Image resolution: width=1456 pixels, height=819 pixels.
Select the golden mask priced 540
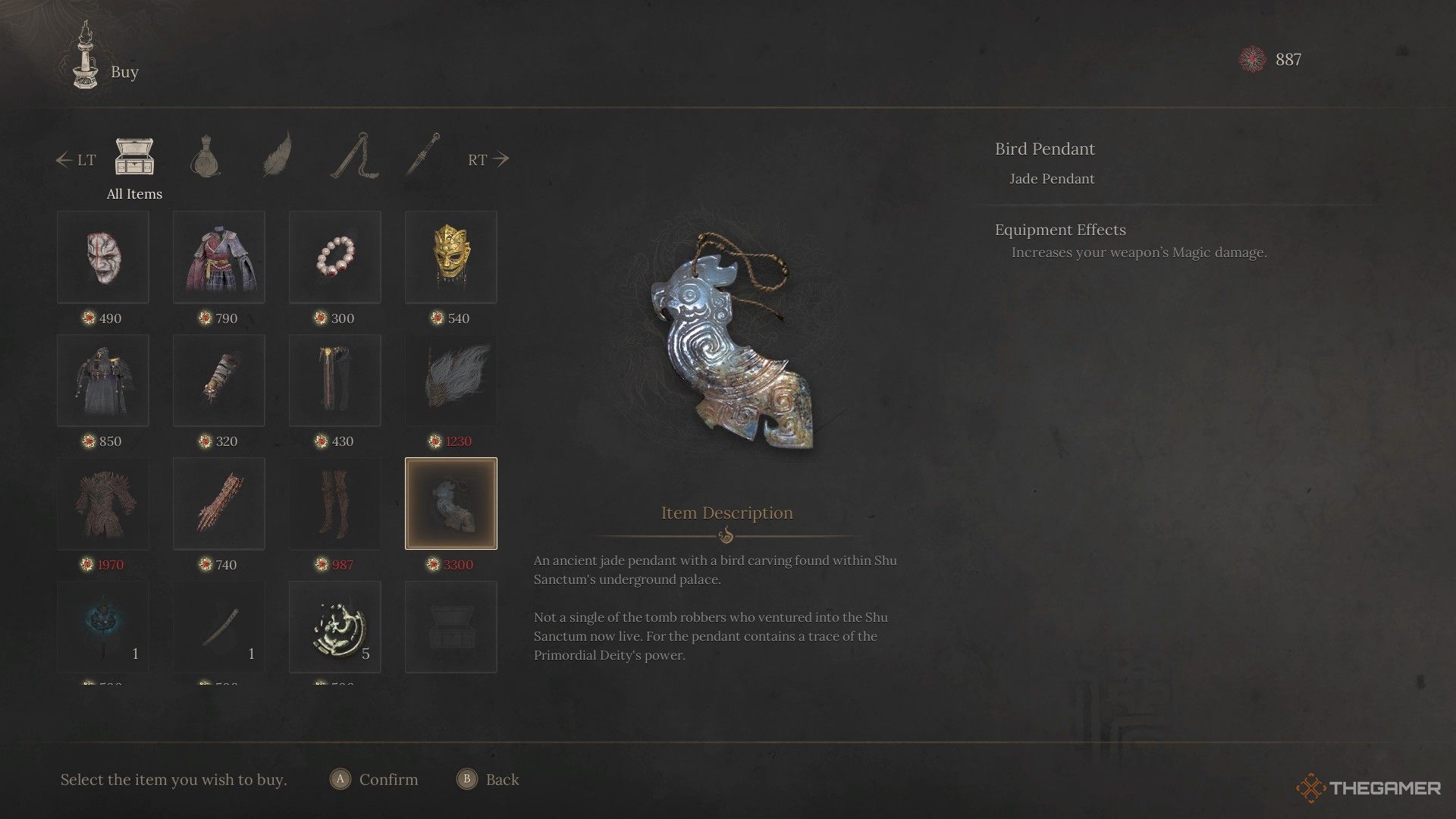(x=451, y=257)
